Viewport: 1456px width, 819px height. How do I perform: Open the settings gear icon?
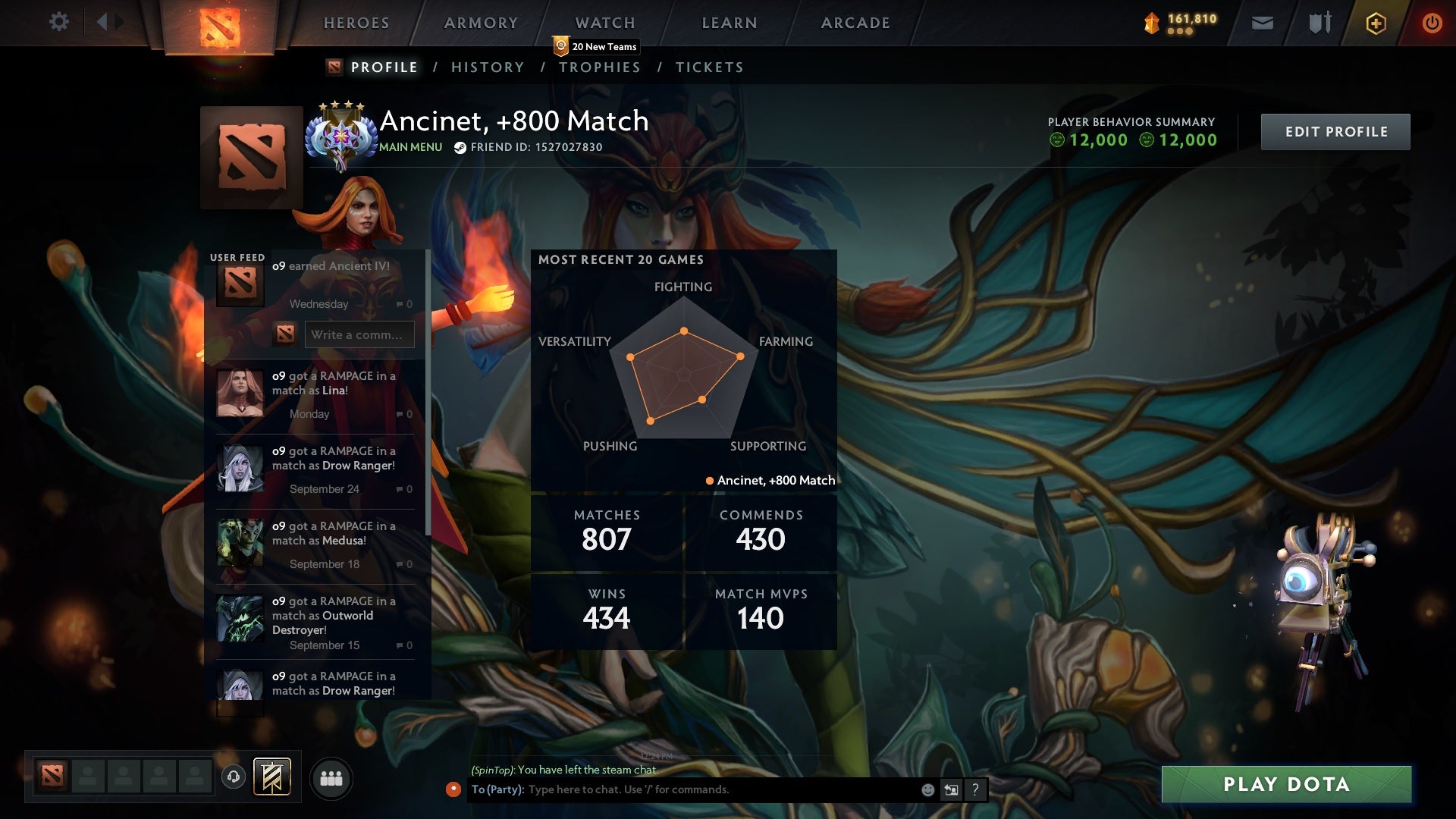59,22
